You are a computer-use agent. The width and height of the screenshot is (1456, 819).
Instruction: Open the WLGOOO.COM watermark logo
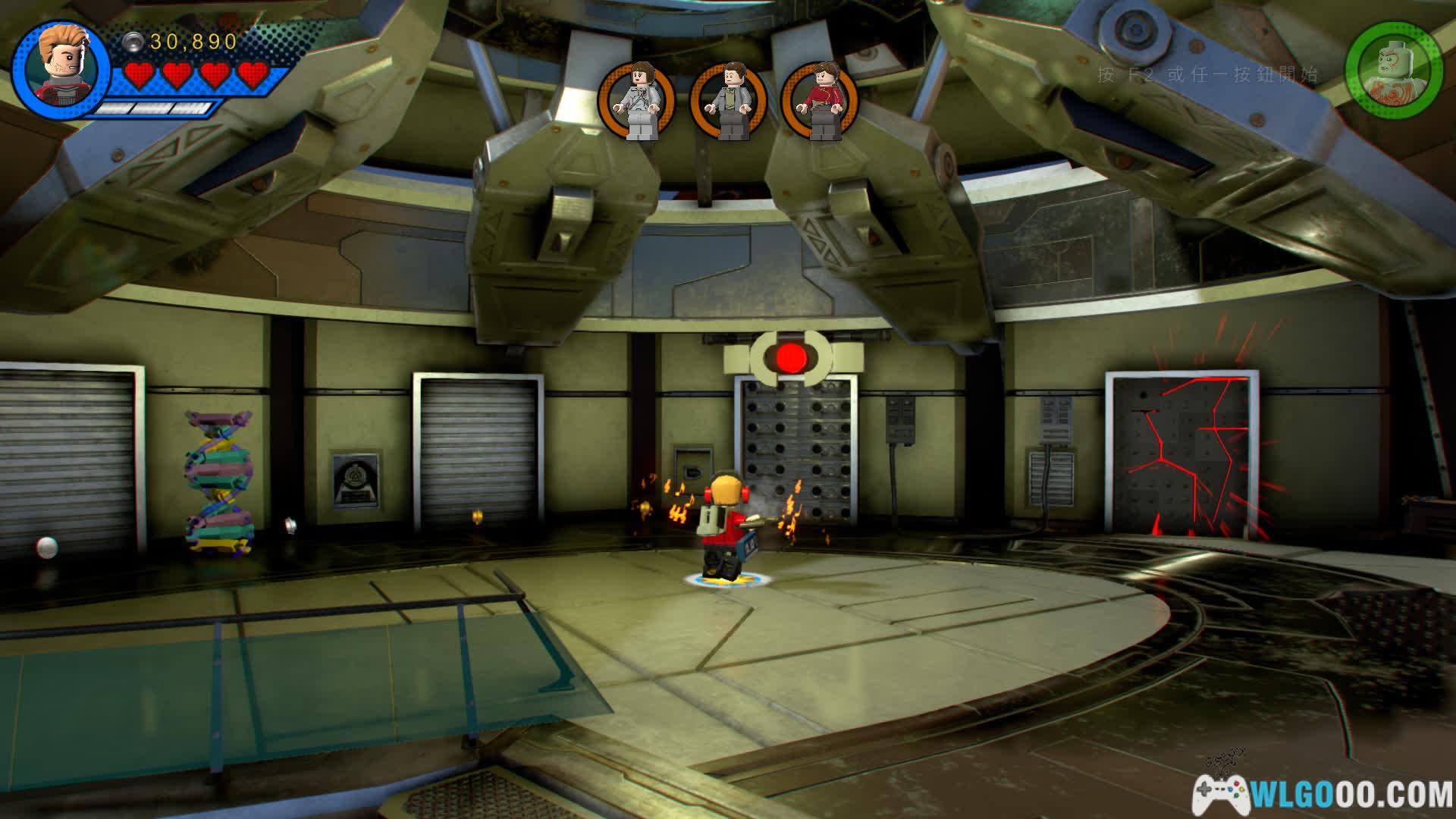pos(1323,794)
